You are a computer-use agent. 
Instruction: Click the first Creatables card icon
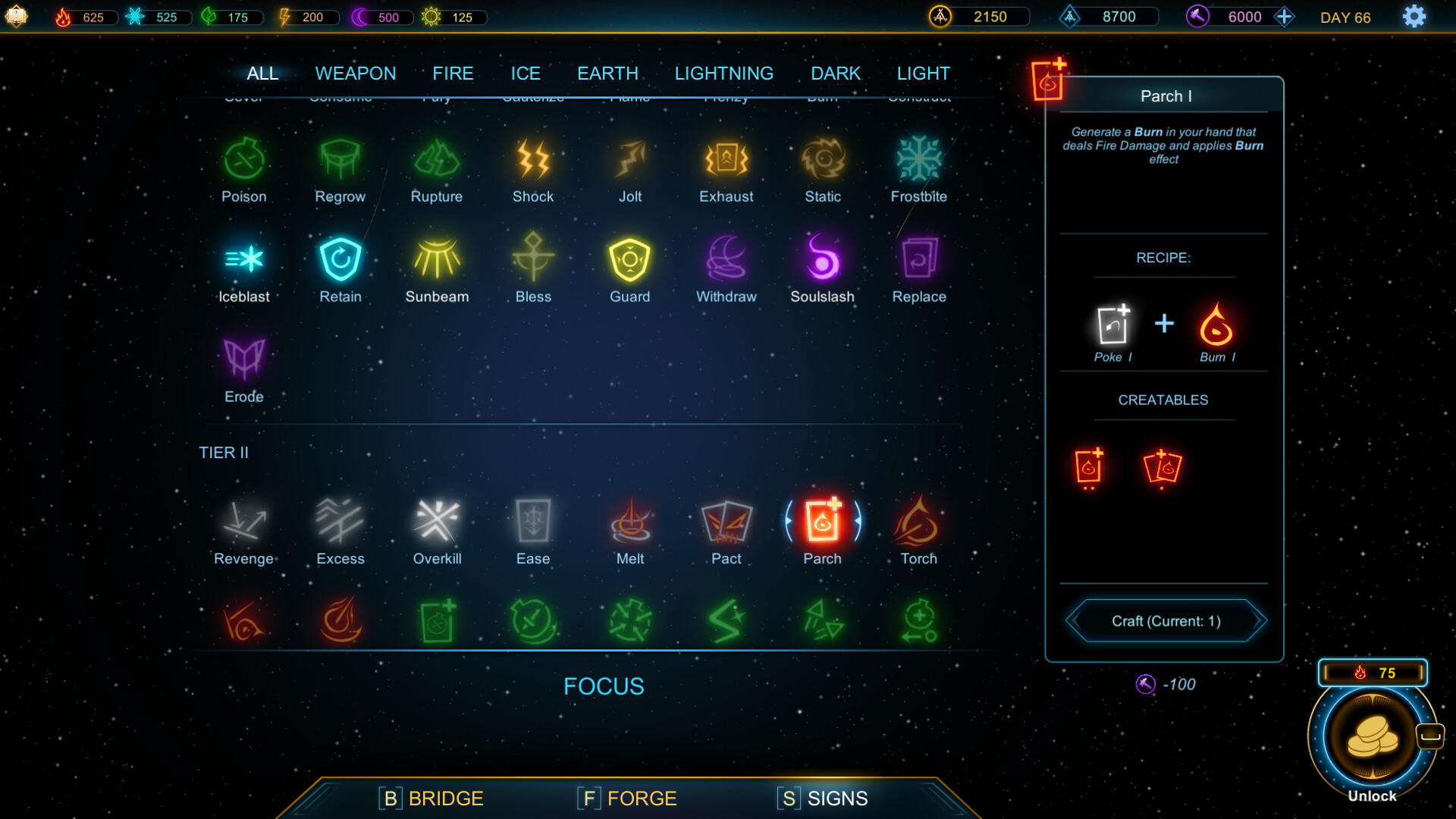(1090, 468)
